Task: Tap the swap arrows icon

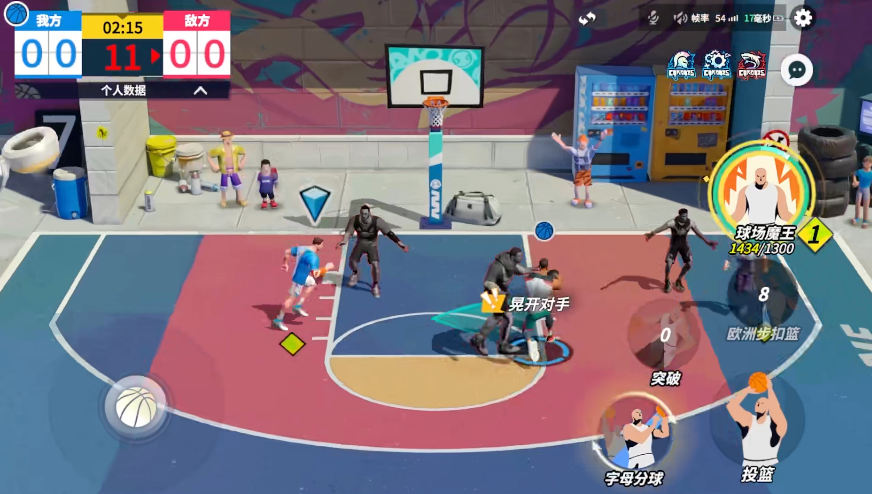Action: click(x=587, y=18)
